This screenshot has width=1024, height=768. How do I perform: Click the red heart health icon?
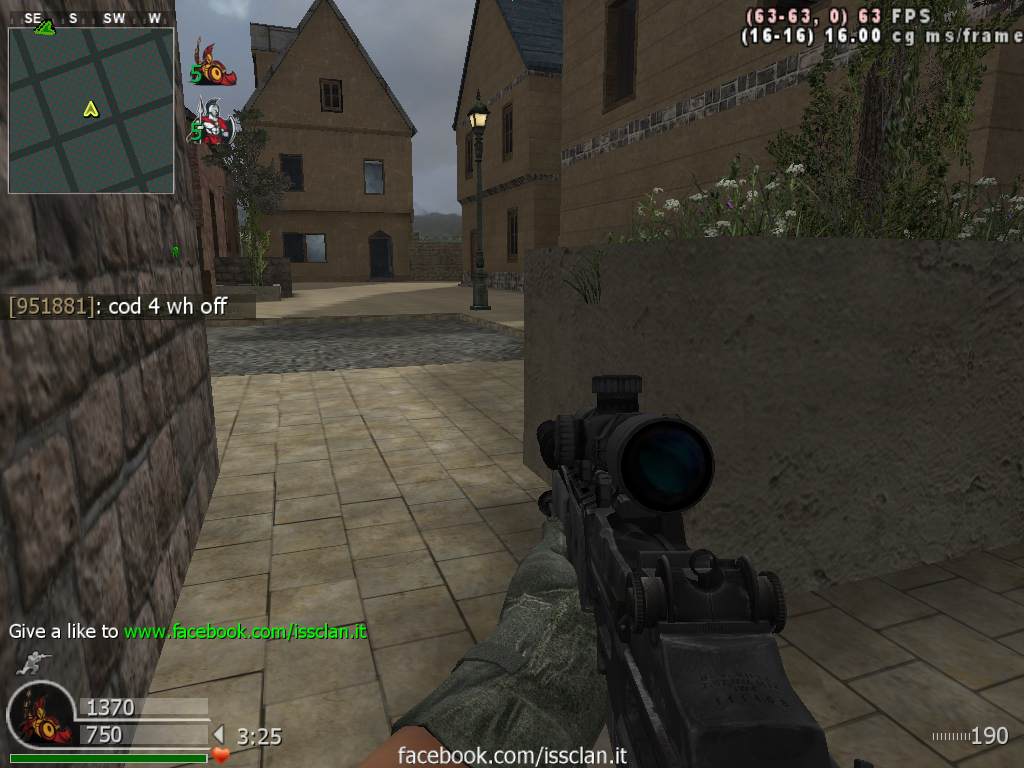221,755
